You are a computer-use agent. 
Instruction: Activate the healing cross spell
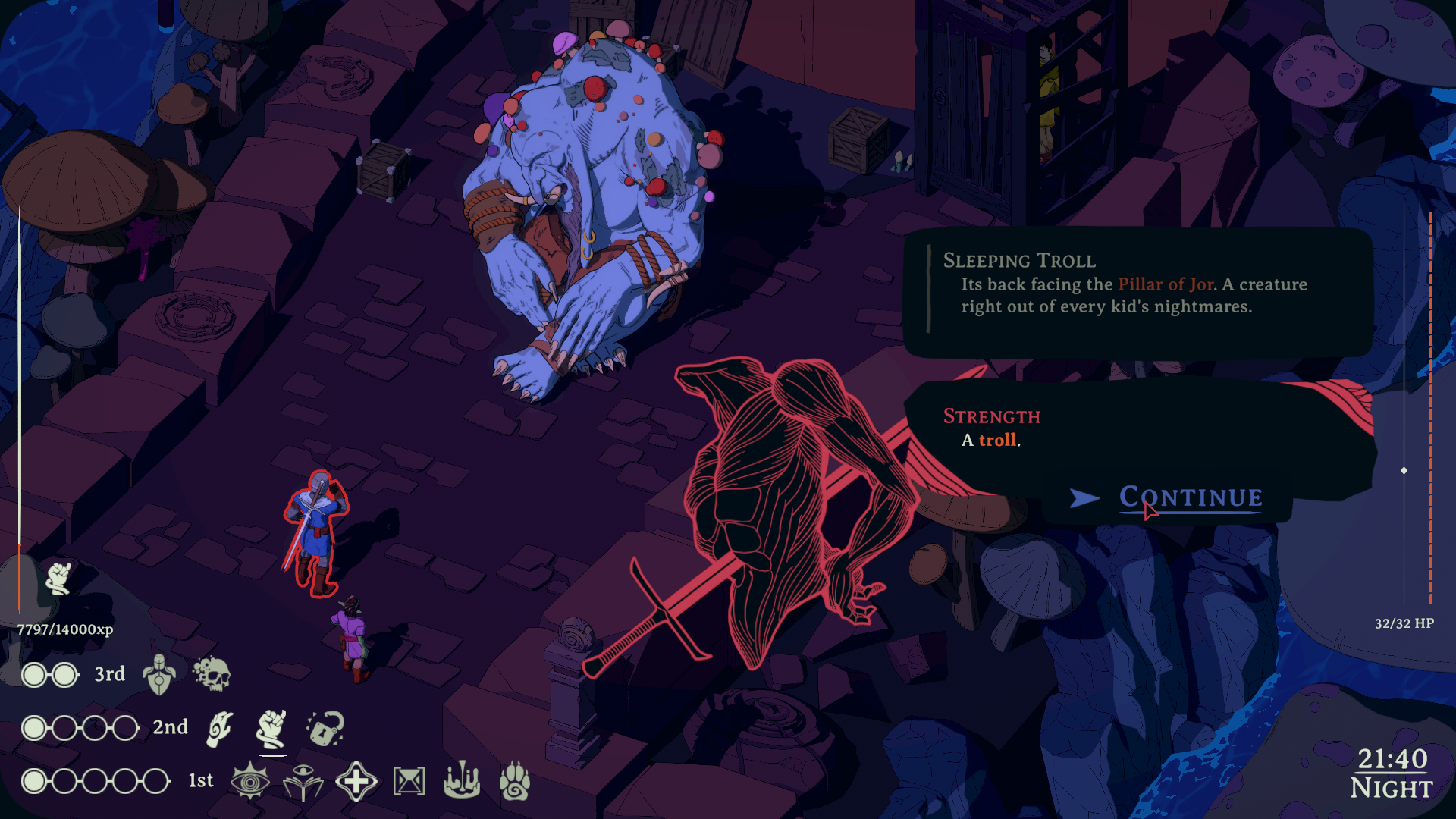click(356, 782)
